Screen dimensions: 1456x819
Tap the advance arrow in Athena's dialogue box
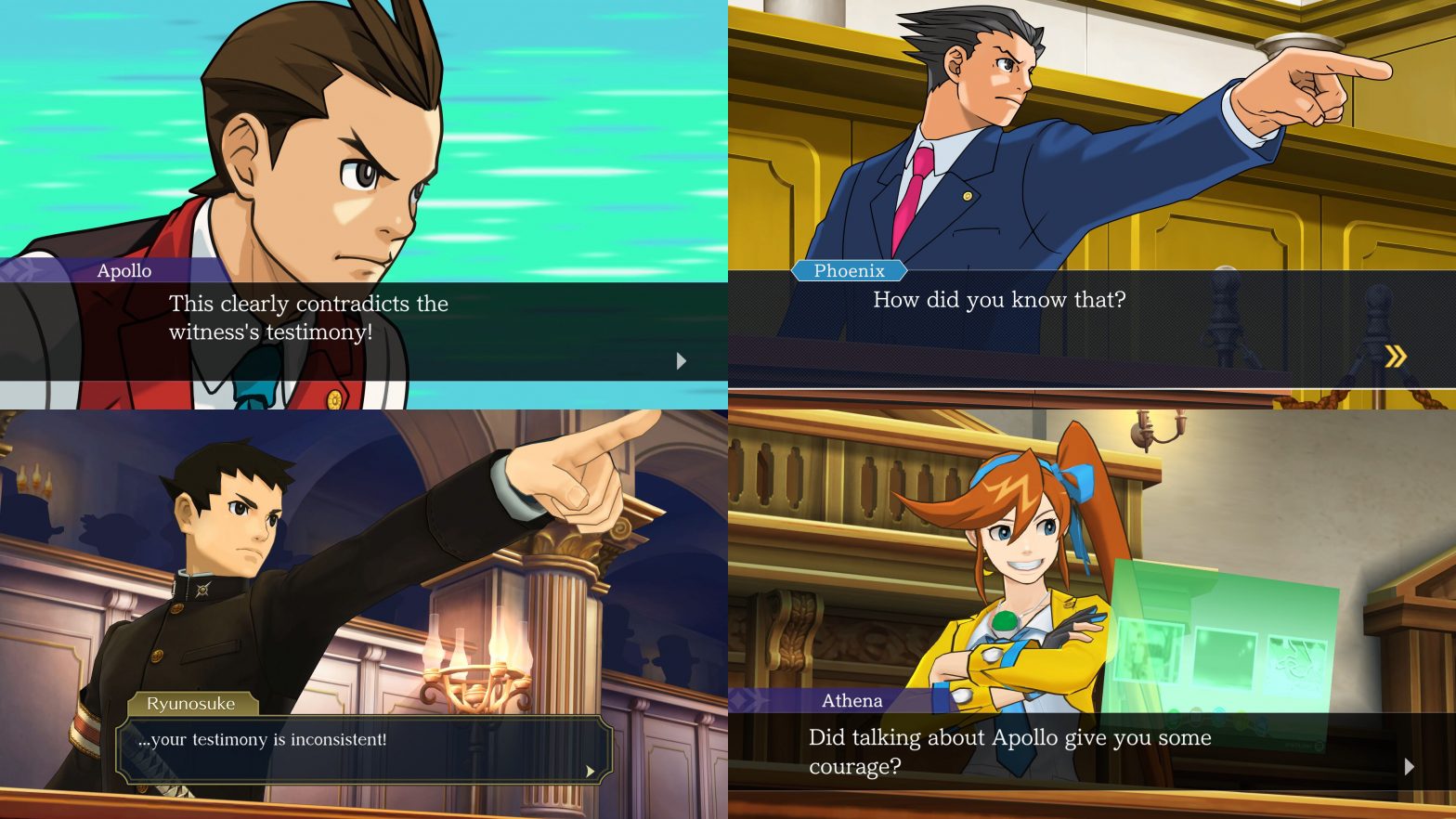1410,767
